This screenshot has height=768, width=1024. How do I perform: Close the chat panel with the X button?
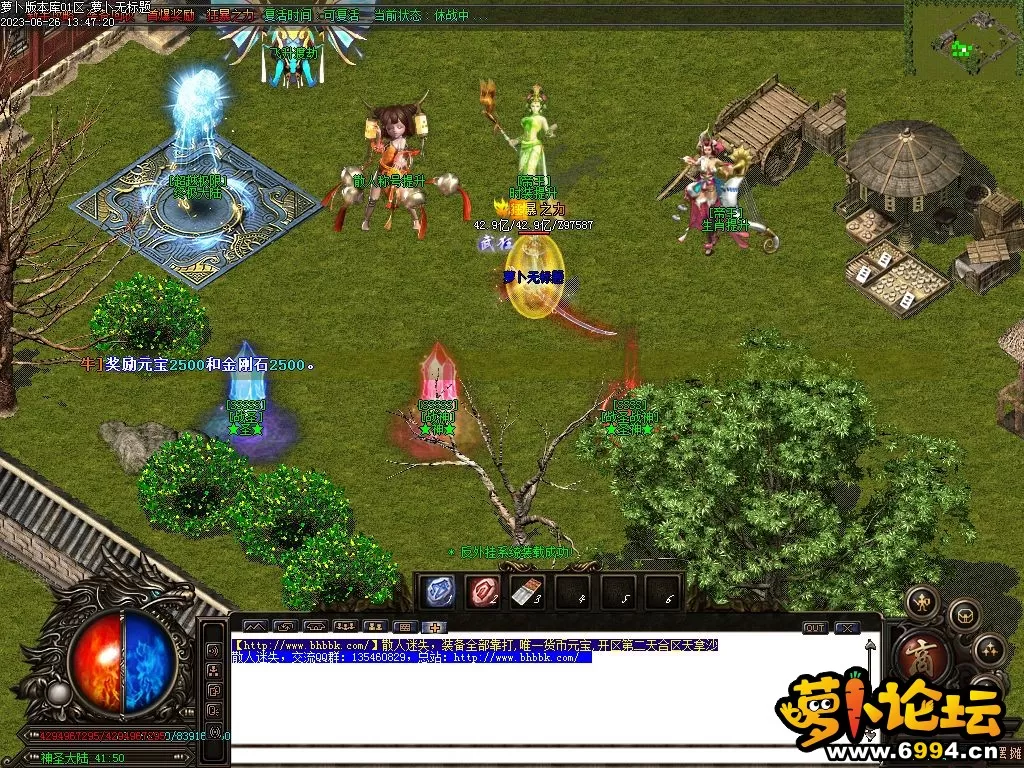848,628
